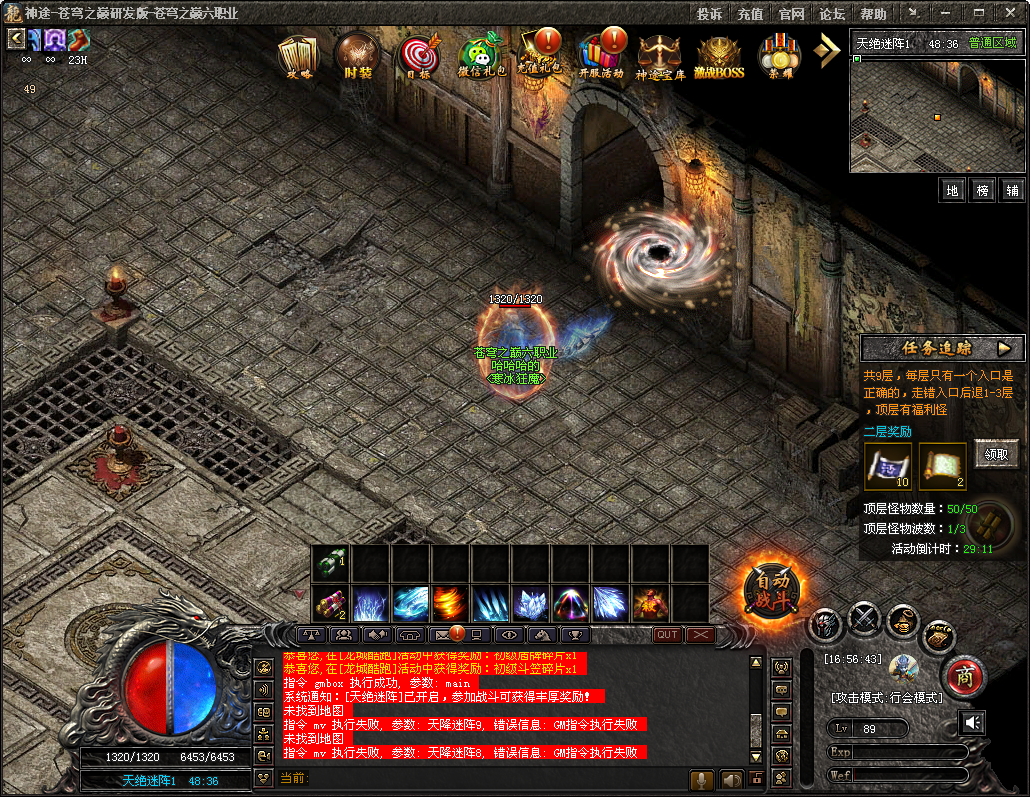Open the 微信礼包 gift pack

point(481,57)
